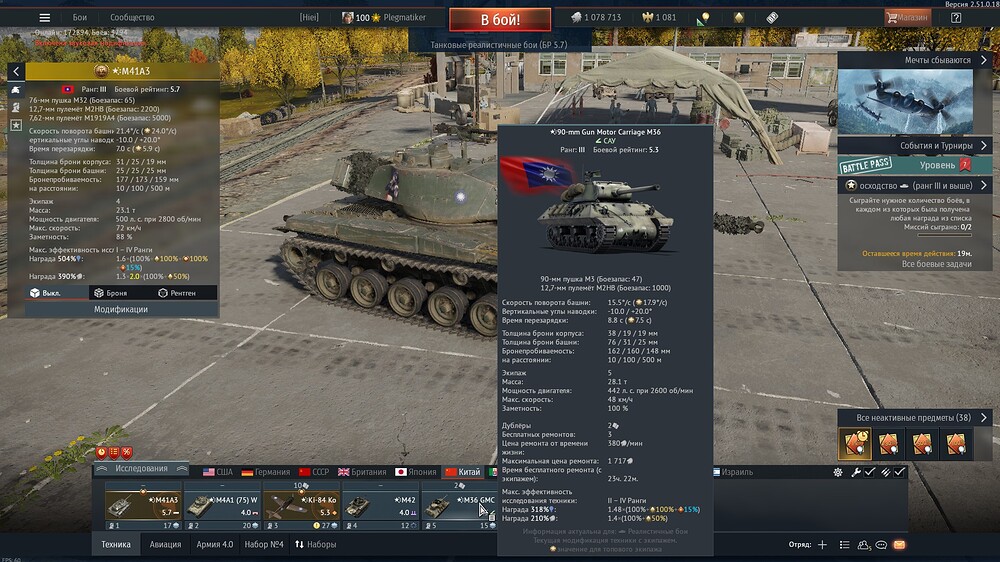
Task: Select the США nation tab
Action: click(x=217, y=472)
